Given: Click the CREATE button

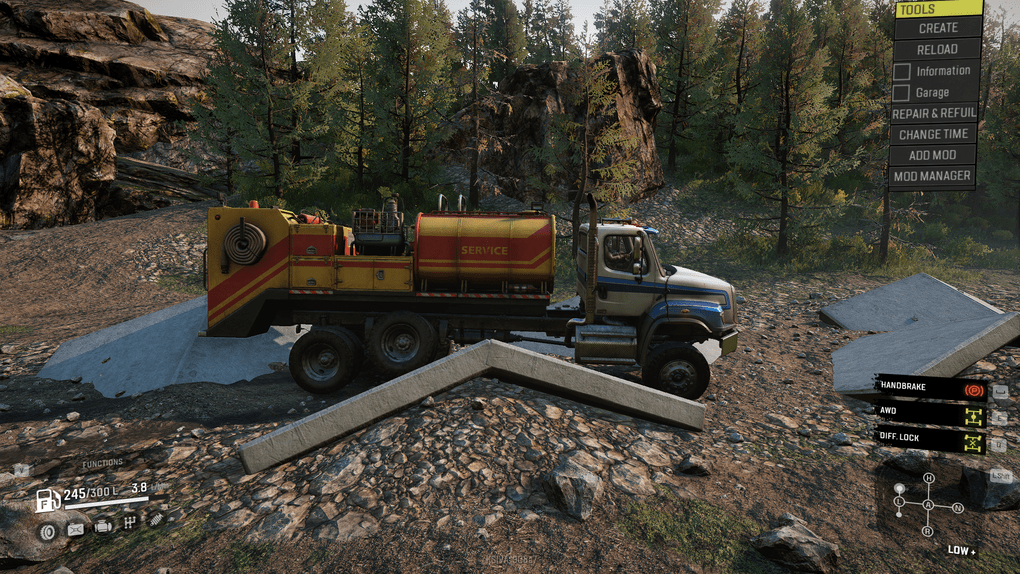Looking at the screenshot, I should (937, 28).
